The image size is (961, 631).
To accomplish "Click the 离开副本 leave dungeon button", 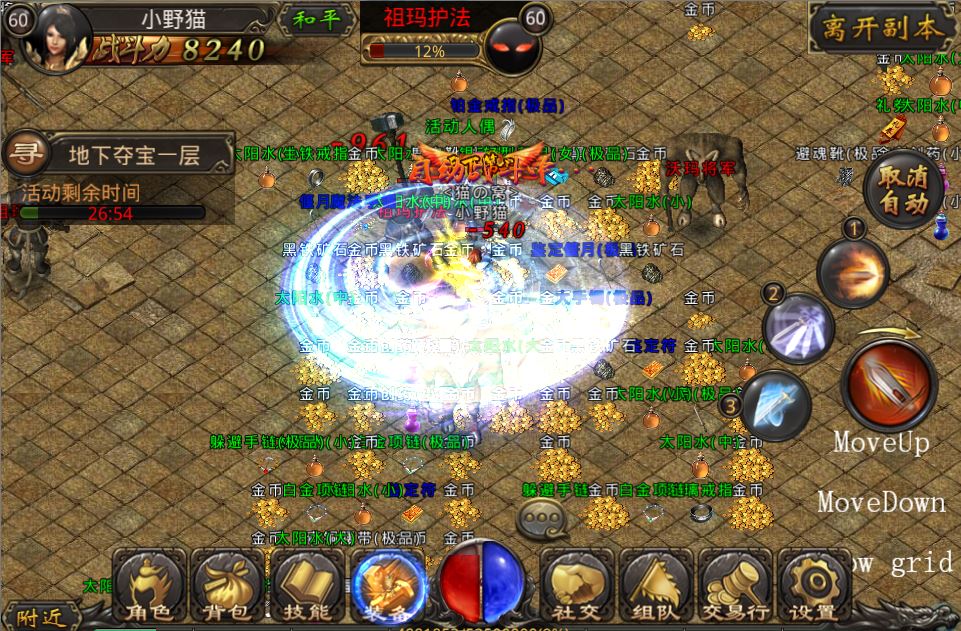I will point(882,28).
